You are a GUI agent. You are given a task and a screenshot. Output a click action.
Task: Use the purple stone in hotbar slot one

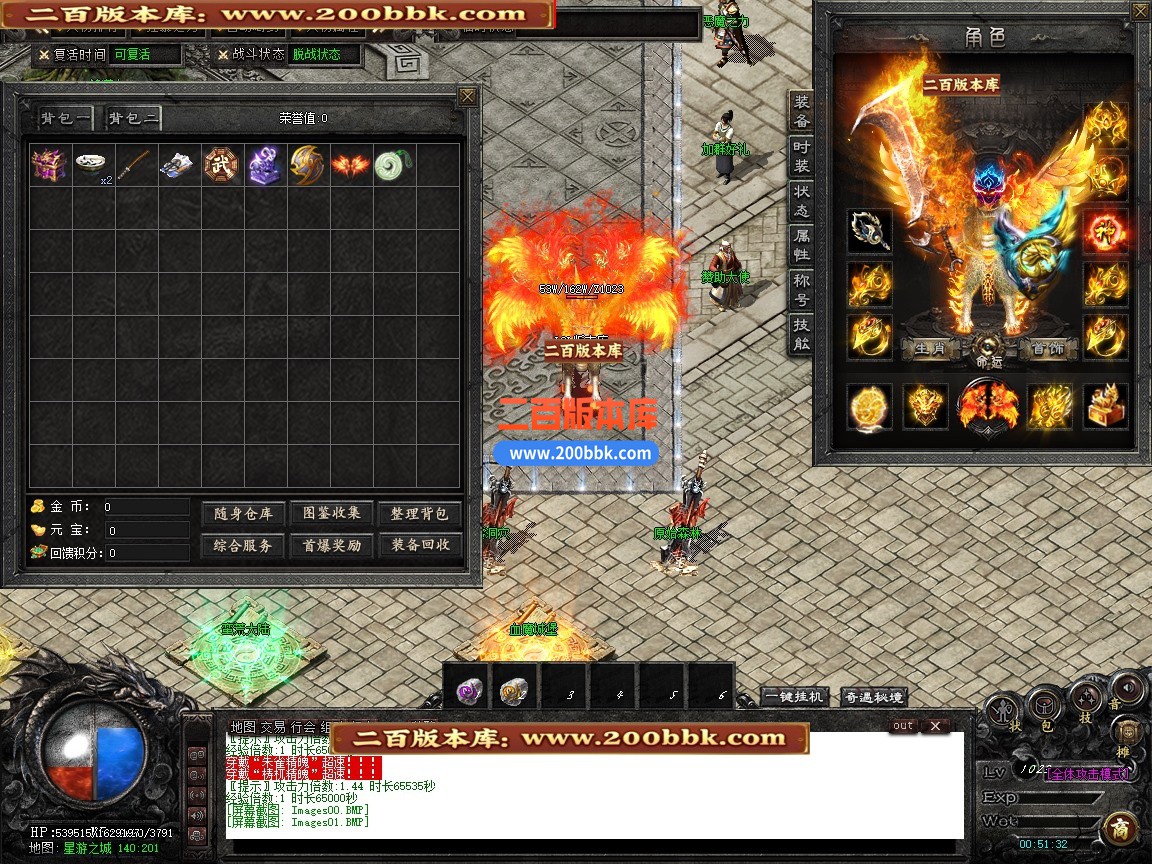point(466,689)
